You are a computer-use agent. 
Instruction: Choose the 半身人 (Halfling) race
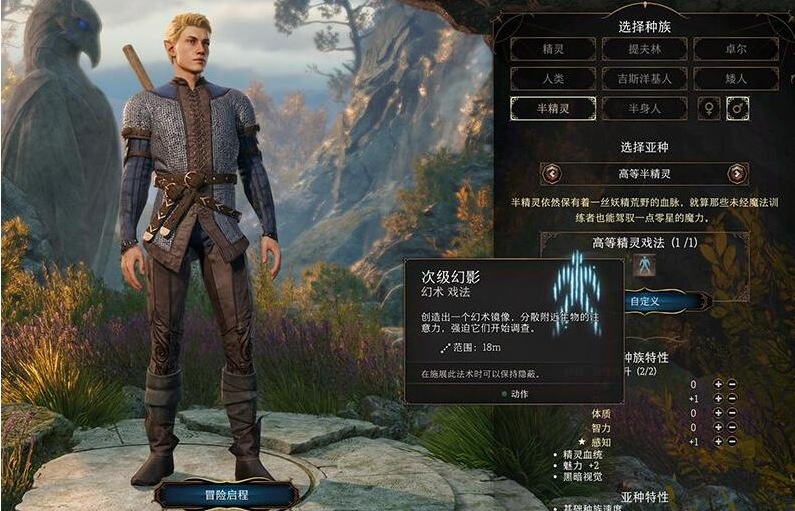tap(644, 108)
